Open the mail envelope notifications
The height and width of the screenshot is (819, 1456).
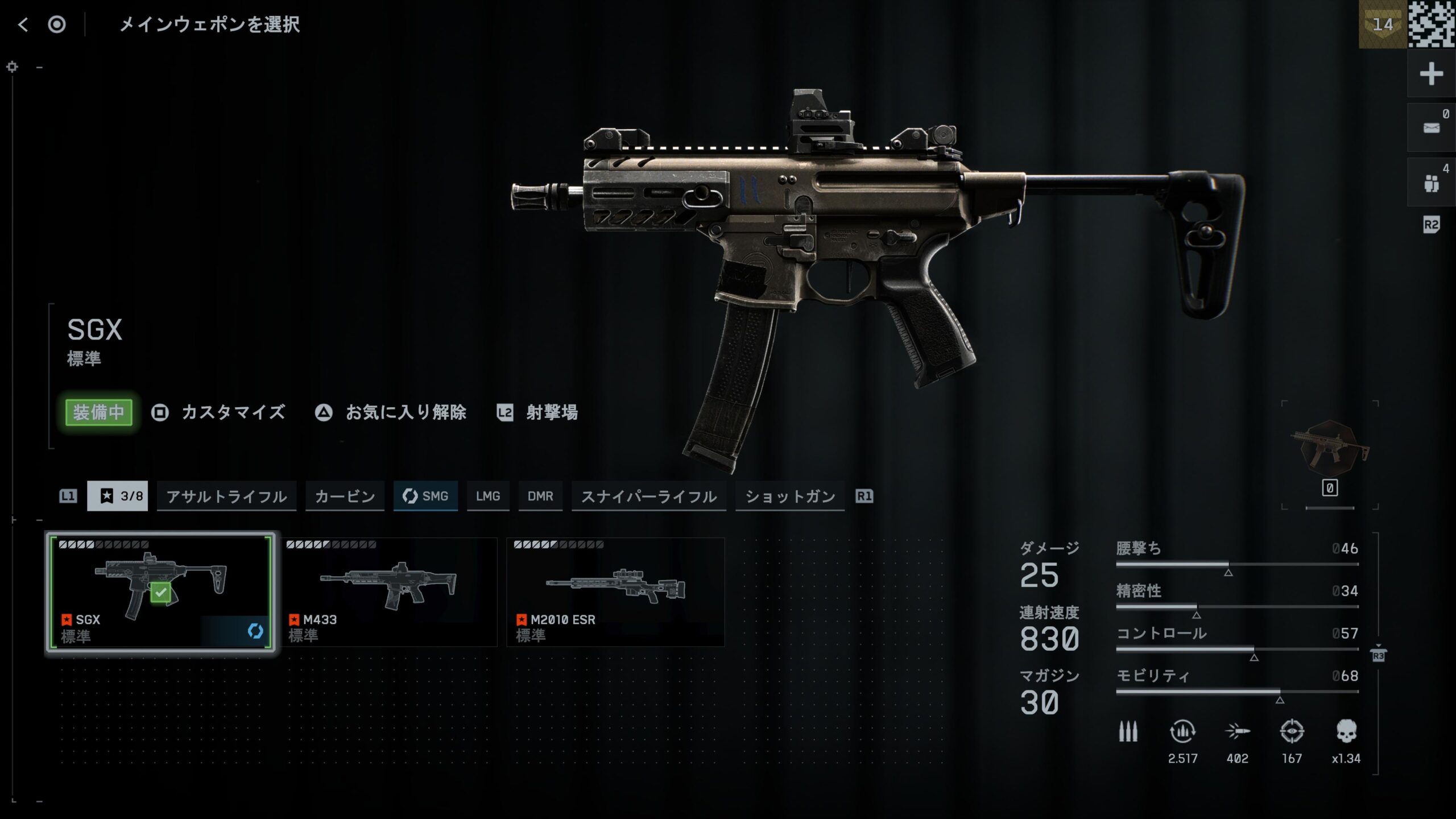pyautogui.click(x=1431, y=128)
